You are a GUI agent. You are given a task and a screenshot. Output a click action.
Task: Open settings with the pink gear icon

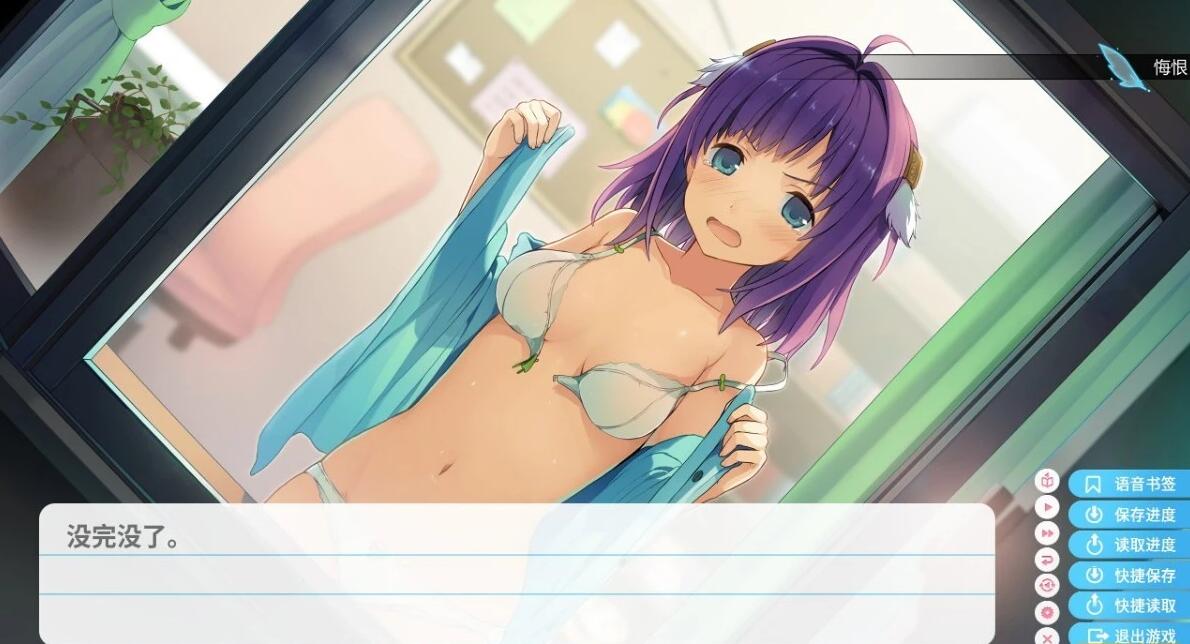tap(1047, 612)
